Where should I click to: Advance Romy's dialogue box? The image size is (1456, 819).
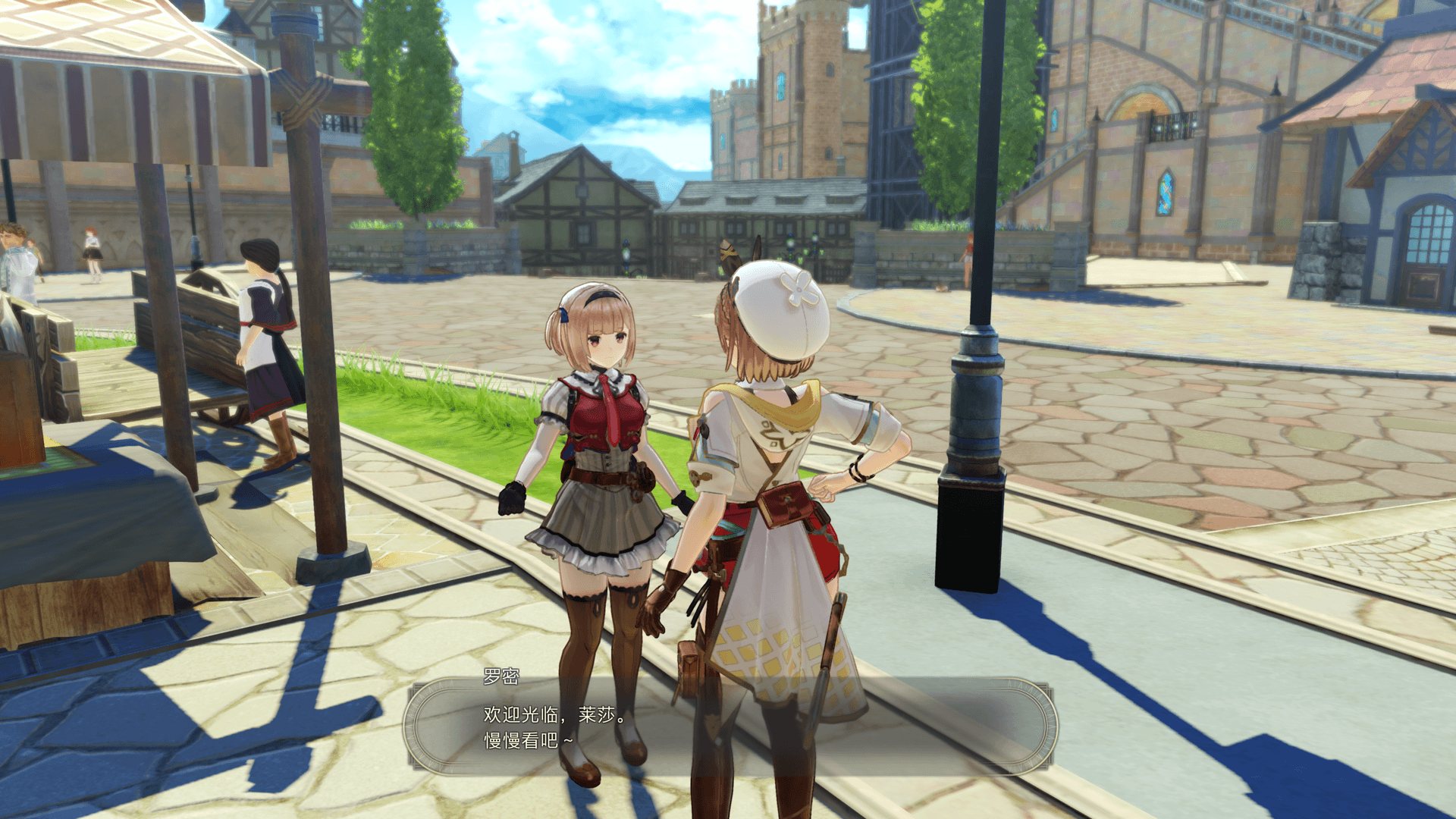(x=728, y=726)
